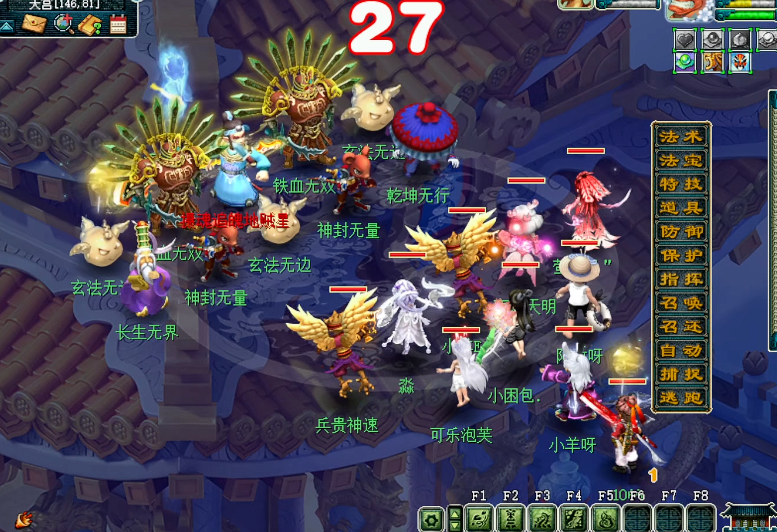Choose the 保护 protect command
This screenshot has height=532, width=777.
[x=681, y=255]
